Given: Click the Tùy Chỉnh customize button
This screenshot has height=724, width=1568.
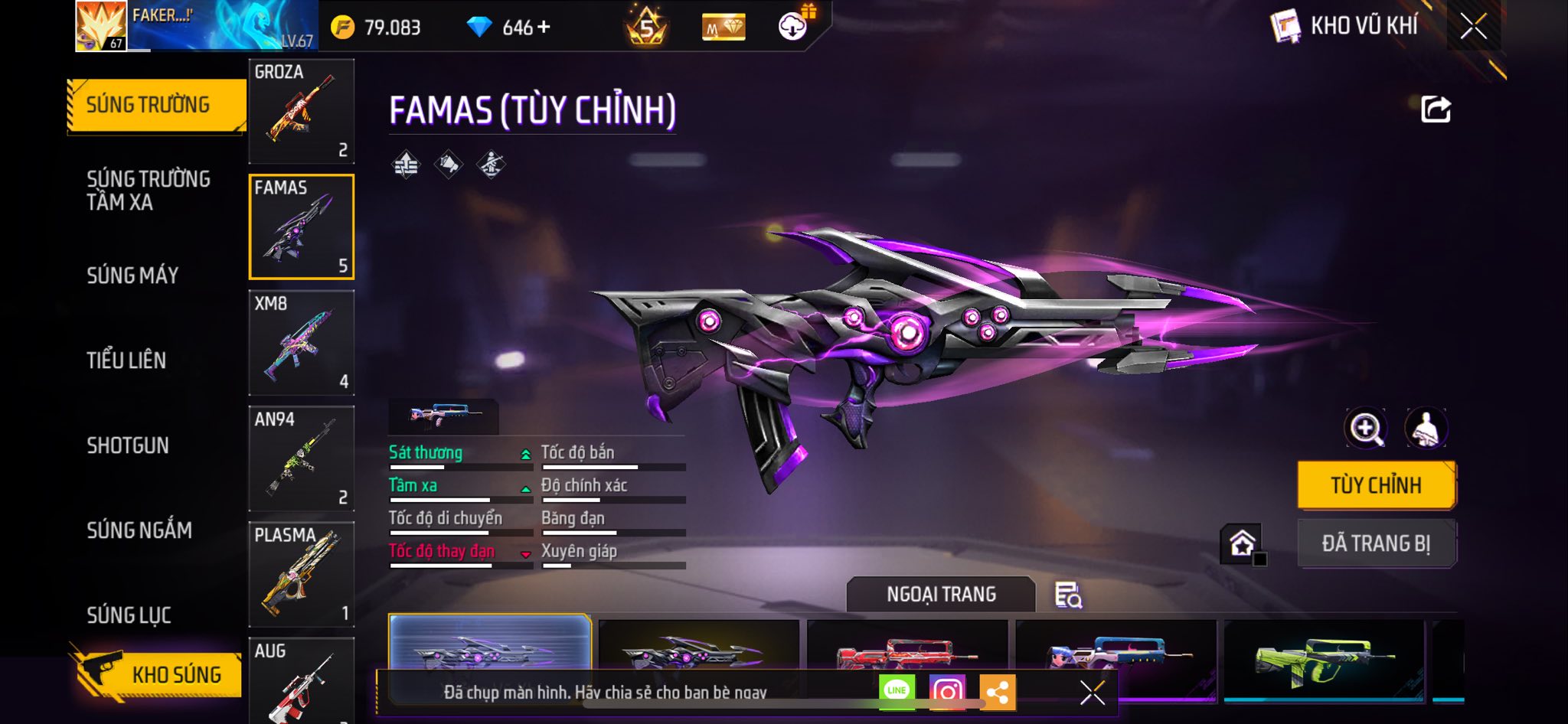Looking at the screenshot, I should click(1376, 485).
